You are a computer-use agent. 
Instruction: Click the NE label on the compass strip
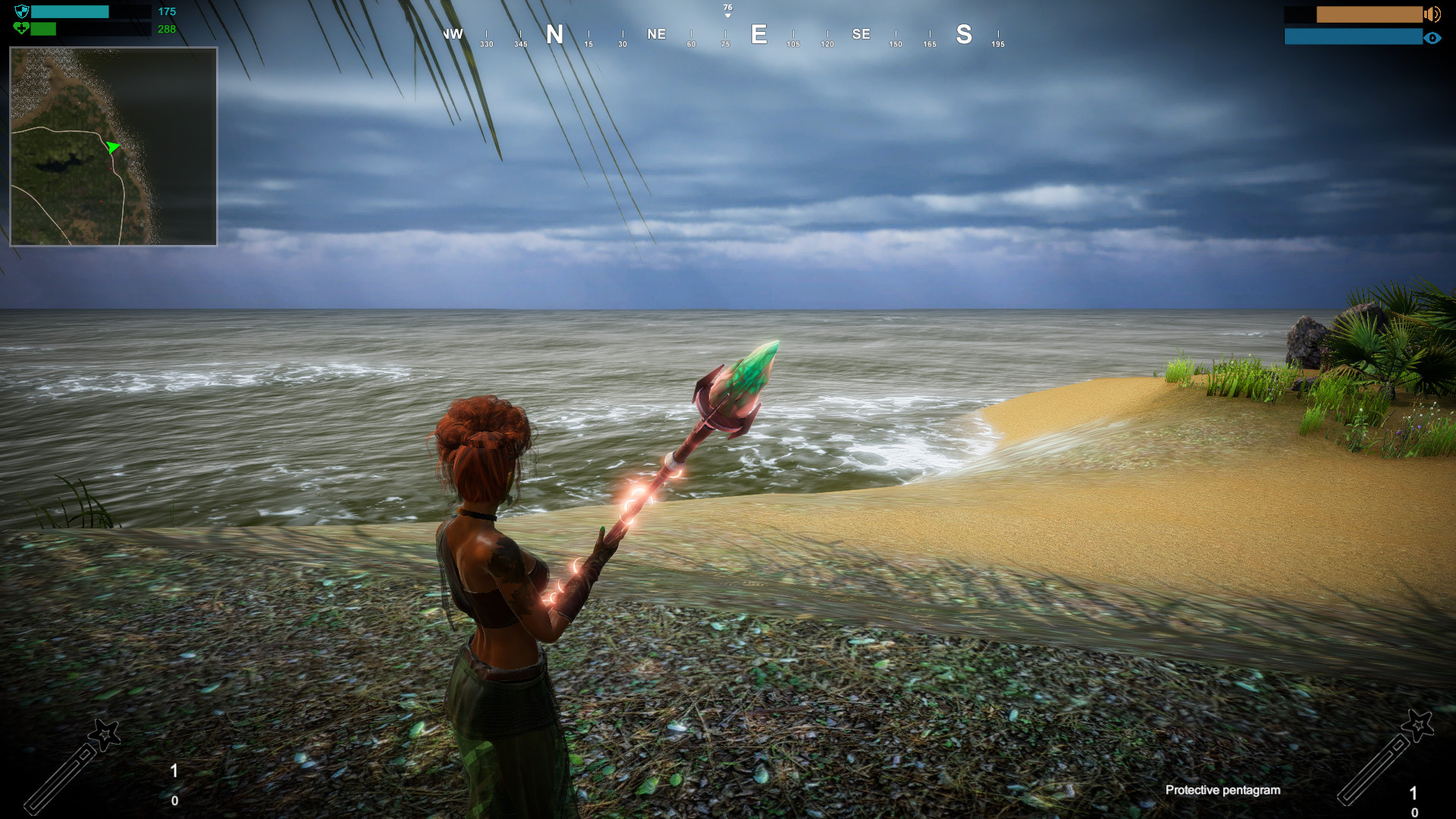[x=656, y=34]
